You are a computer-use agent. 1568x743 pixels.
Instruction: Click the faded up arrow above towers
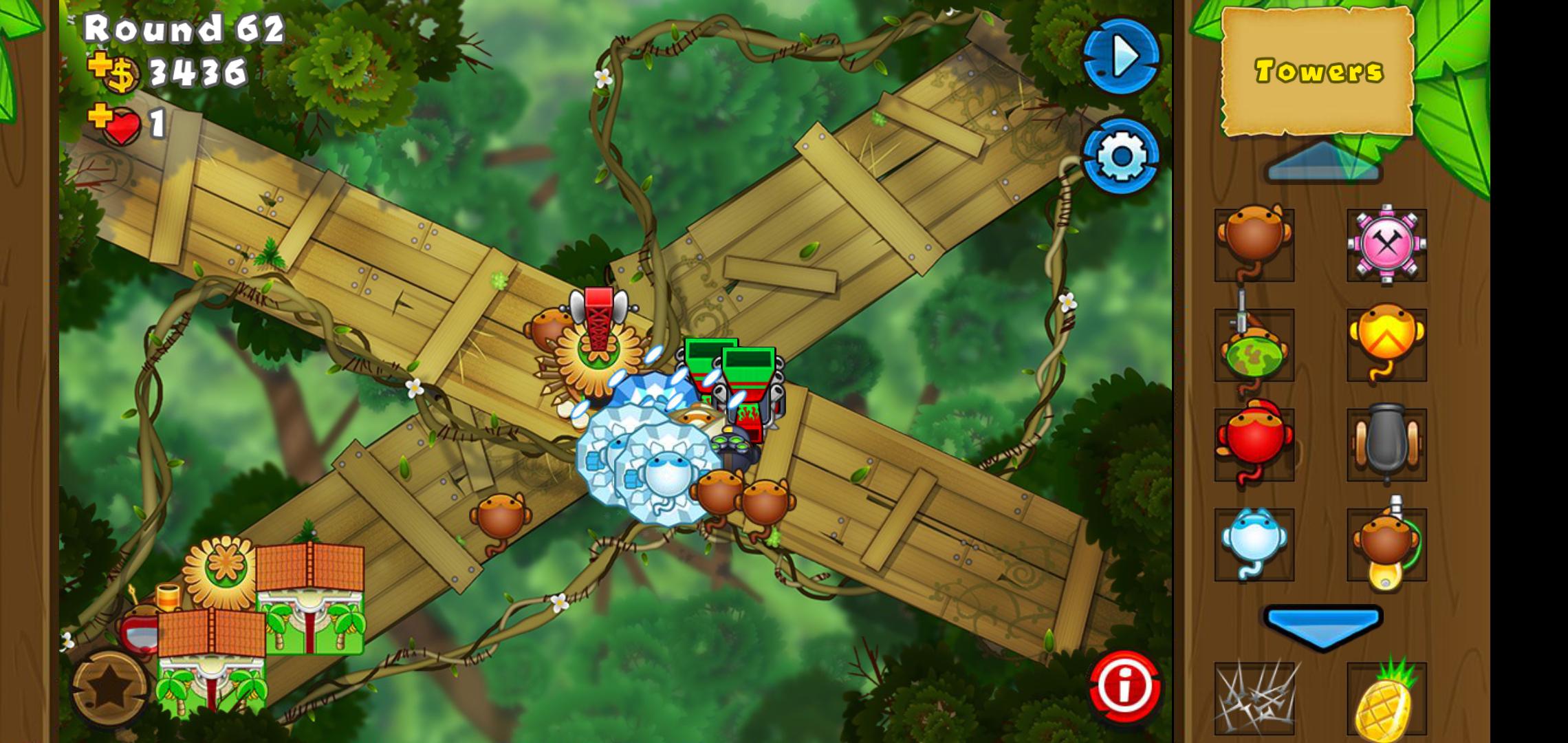[x=1324, y=163]
